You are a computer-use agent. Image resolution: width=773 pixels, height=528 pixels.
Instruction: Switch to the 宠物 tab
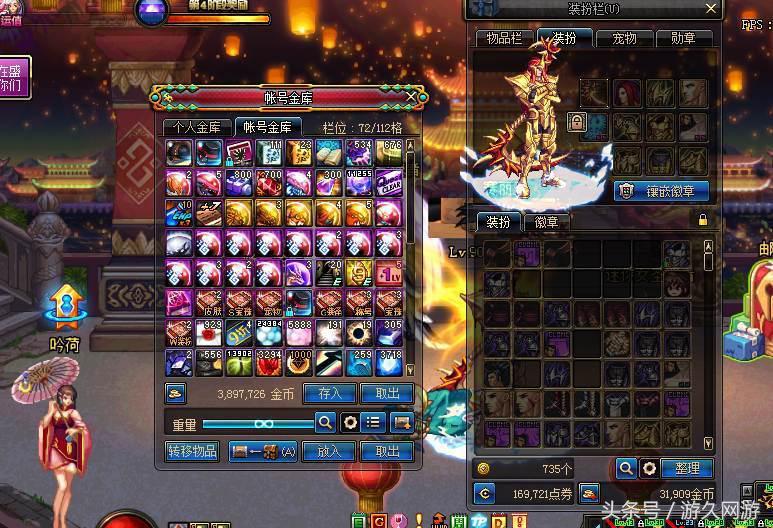point(624,38)
